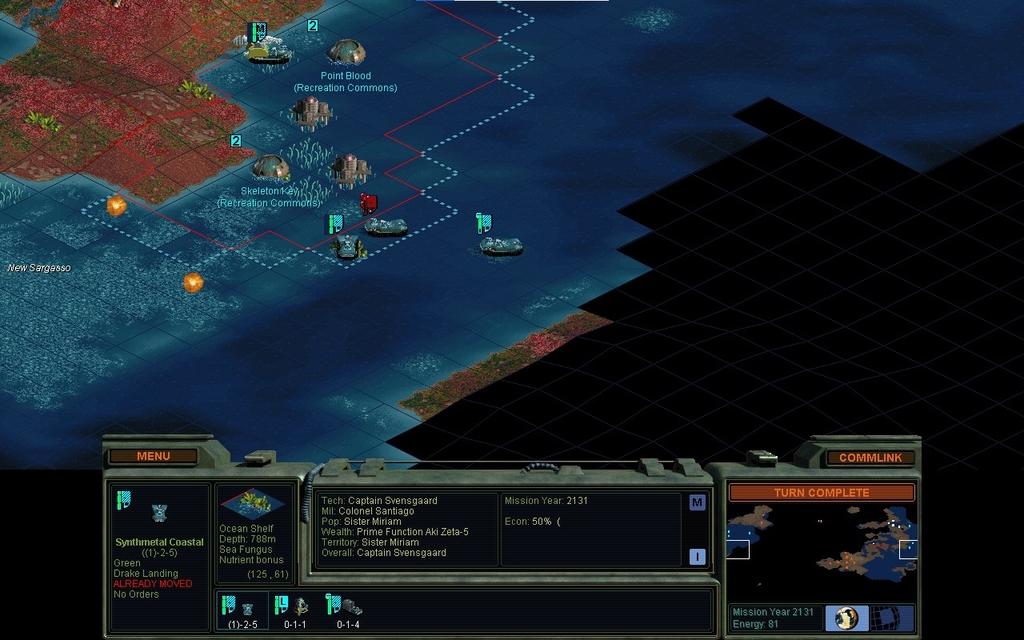
Task: Click the world minimap
Action: pyautogui.click(x=820, y=545)
